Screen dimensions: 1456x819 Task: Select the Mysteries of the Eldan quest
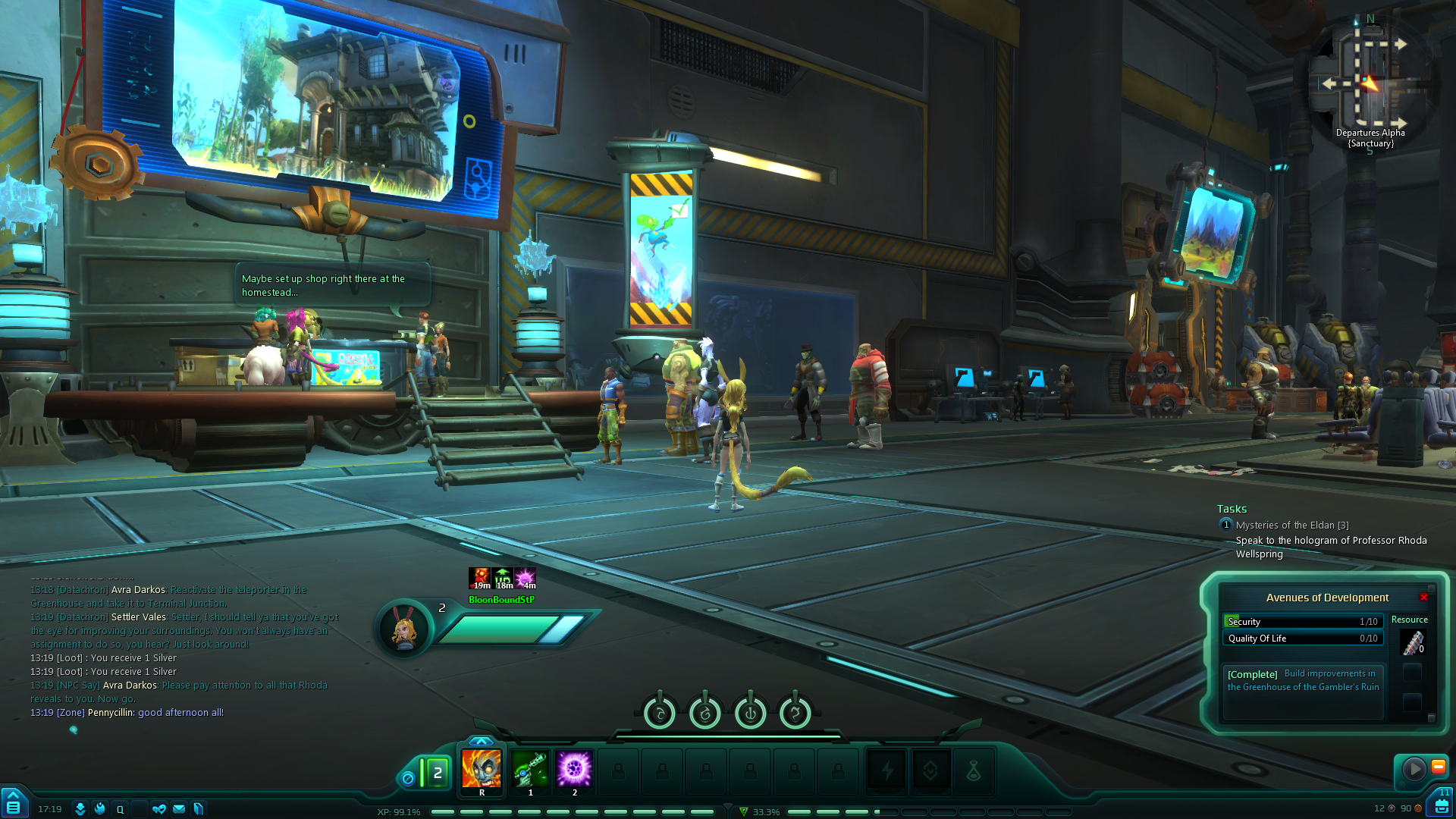(x=1291, y=525)
